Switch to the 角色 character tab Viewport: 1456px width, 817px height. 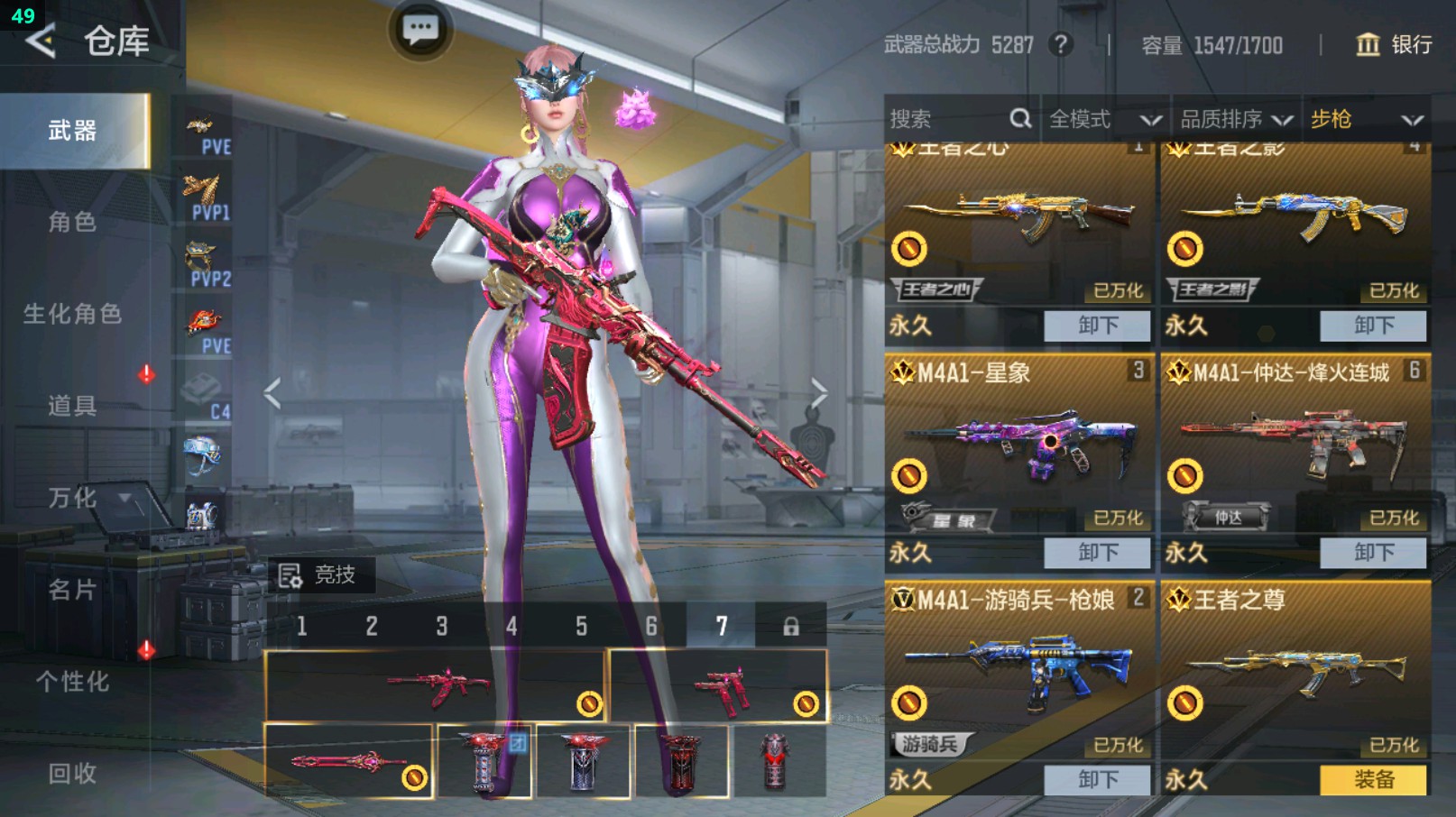(x=72, y=222)
